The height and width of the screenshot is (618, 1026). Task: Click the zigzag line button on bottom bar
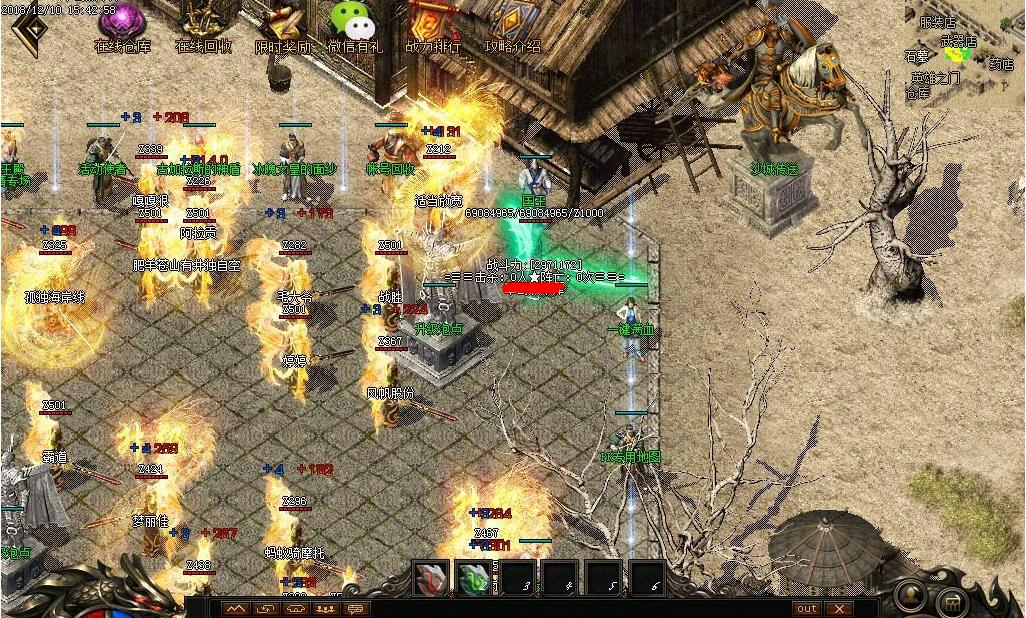pos(236,608)
